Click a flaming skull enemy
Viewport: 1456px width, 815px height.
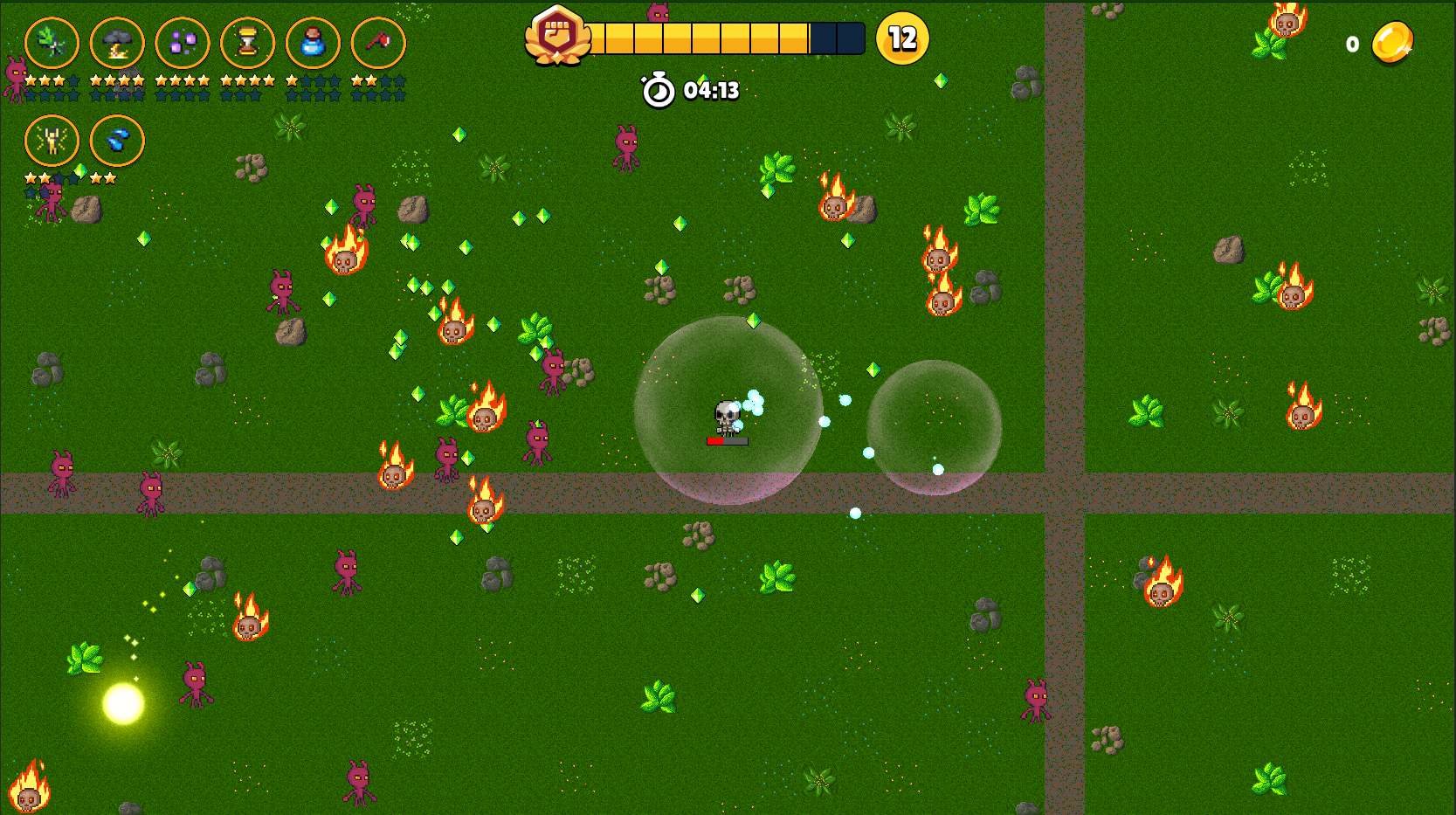[835, 207]
